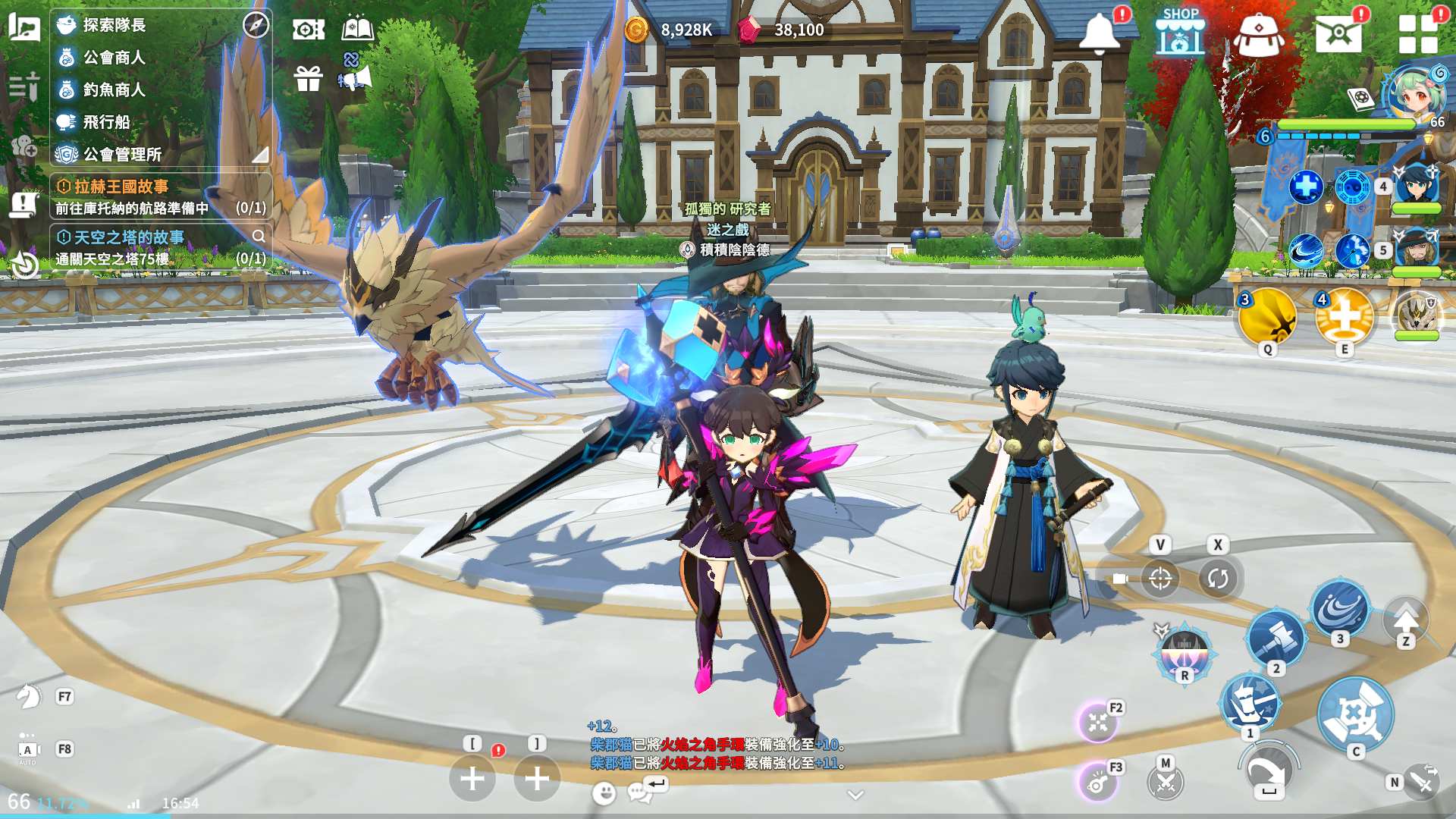Open the mail envelope
This screenshot has height=819, width=1456.
(1338, 33)
